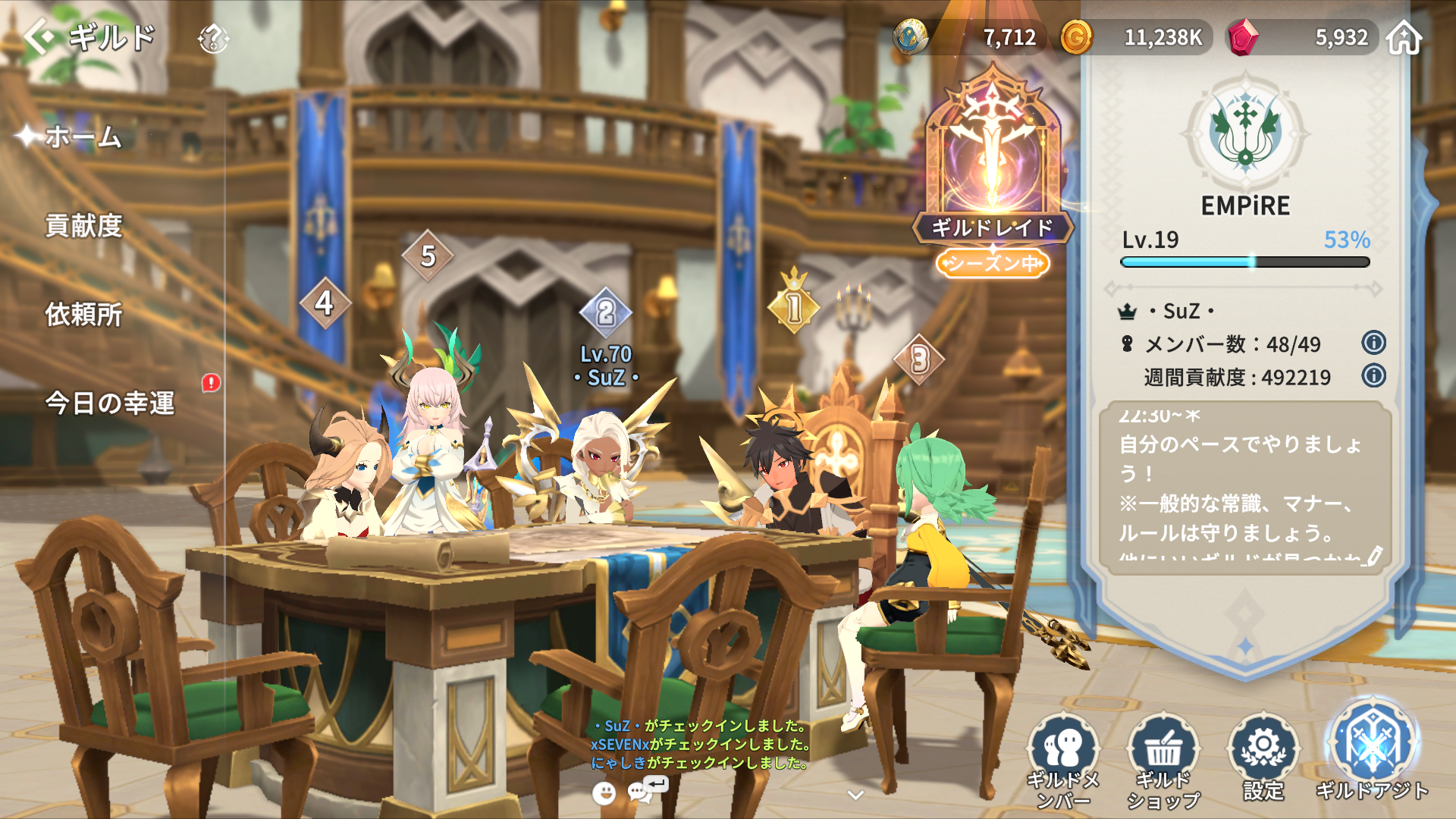The width and height of the screenshot is (1456, 819).
Task: Tap the gold coin currency icon
Action: click(1076, 37)
